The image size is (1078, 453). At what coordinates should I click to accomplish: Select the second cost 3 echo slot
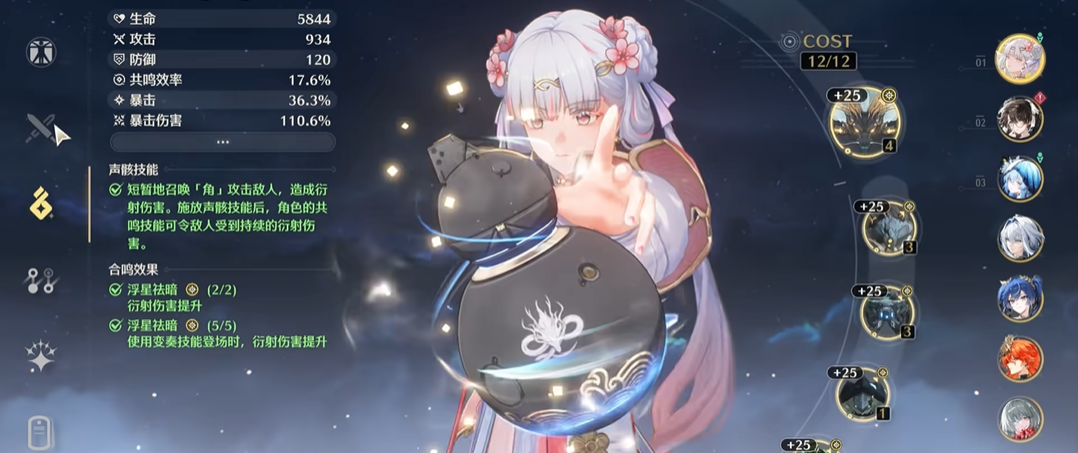[887, 312]
